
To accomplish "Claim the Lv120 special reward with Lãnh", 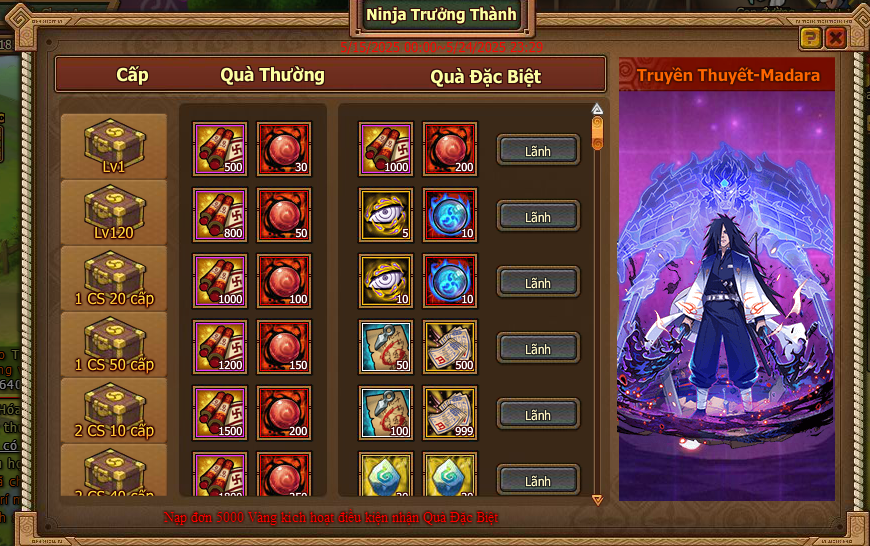I will coord(538,216).
